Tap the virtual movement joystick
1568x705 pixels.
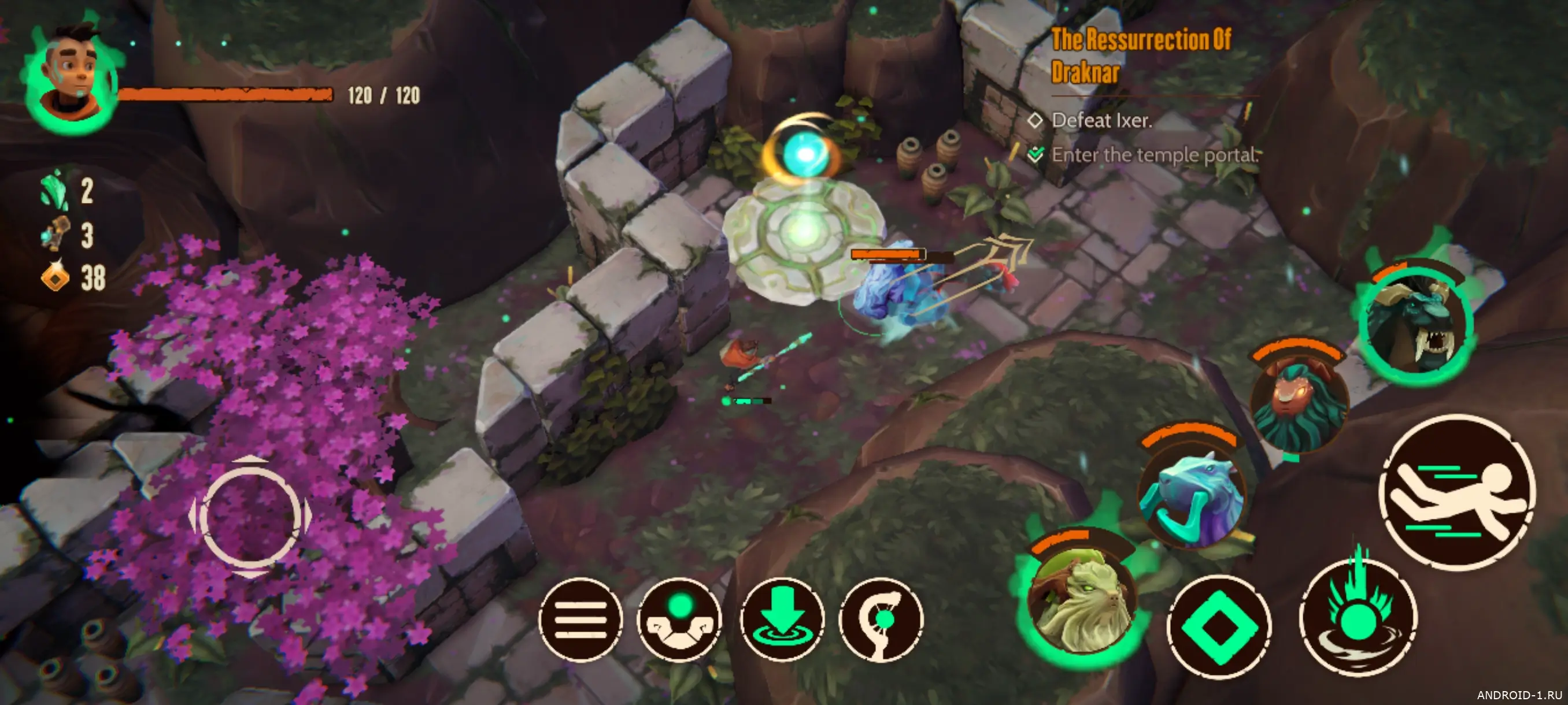click(251, 517)
